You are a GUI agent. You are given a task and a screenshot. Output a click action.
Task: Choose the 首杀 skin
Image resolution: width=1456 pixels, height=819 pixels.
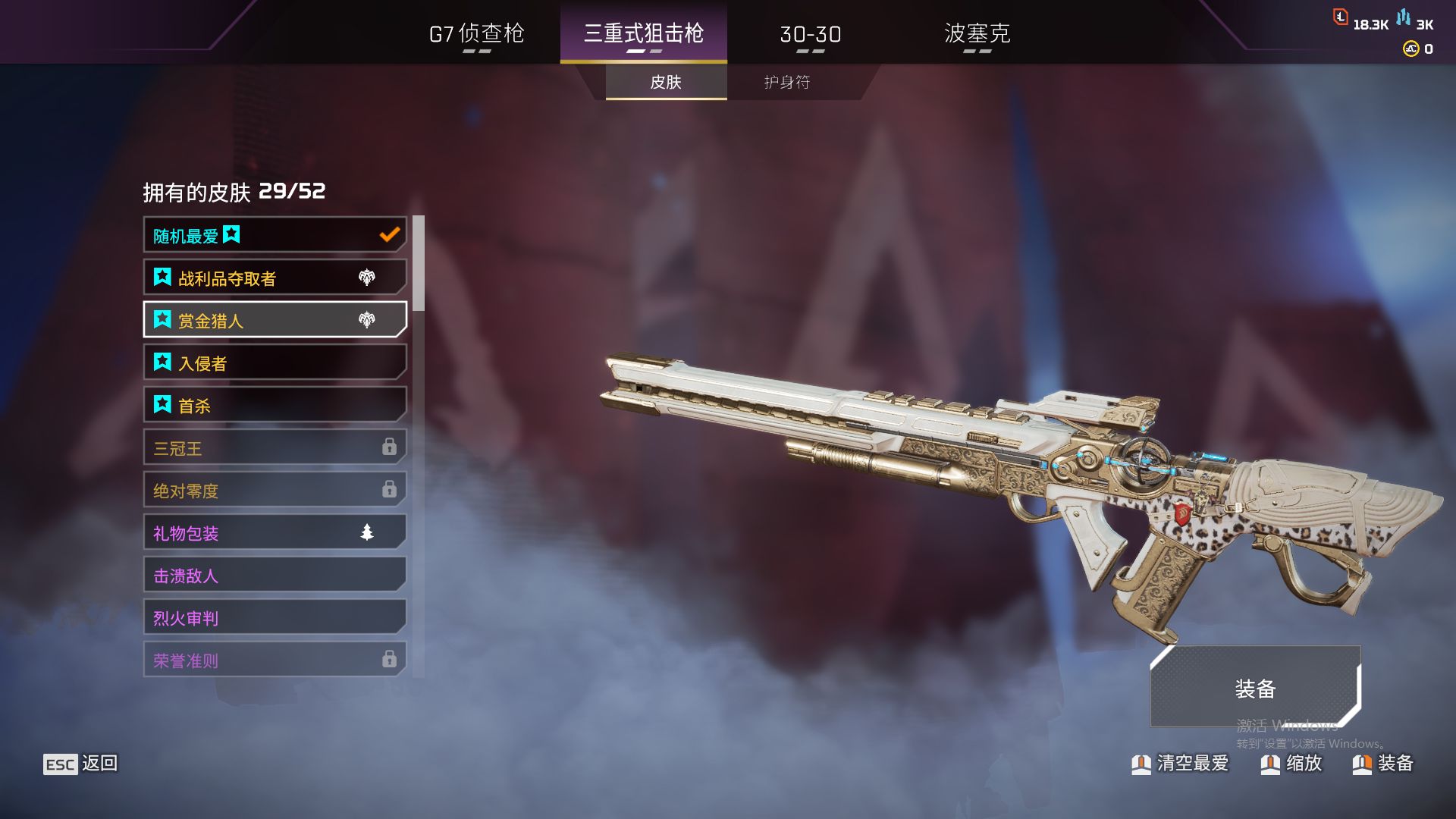coord(275,405)
